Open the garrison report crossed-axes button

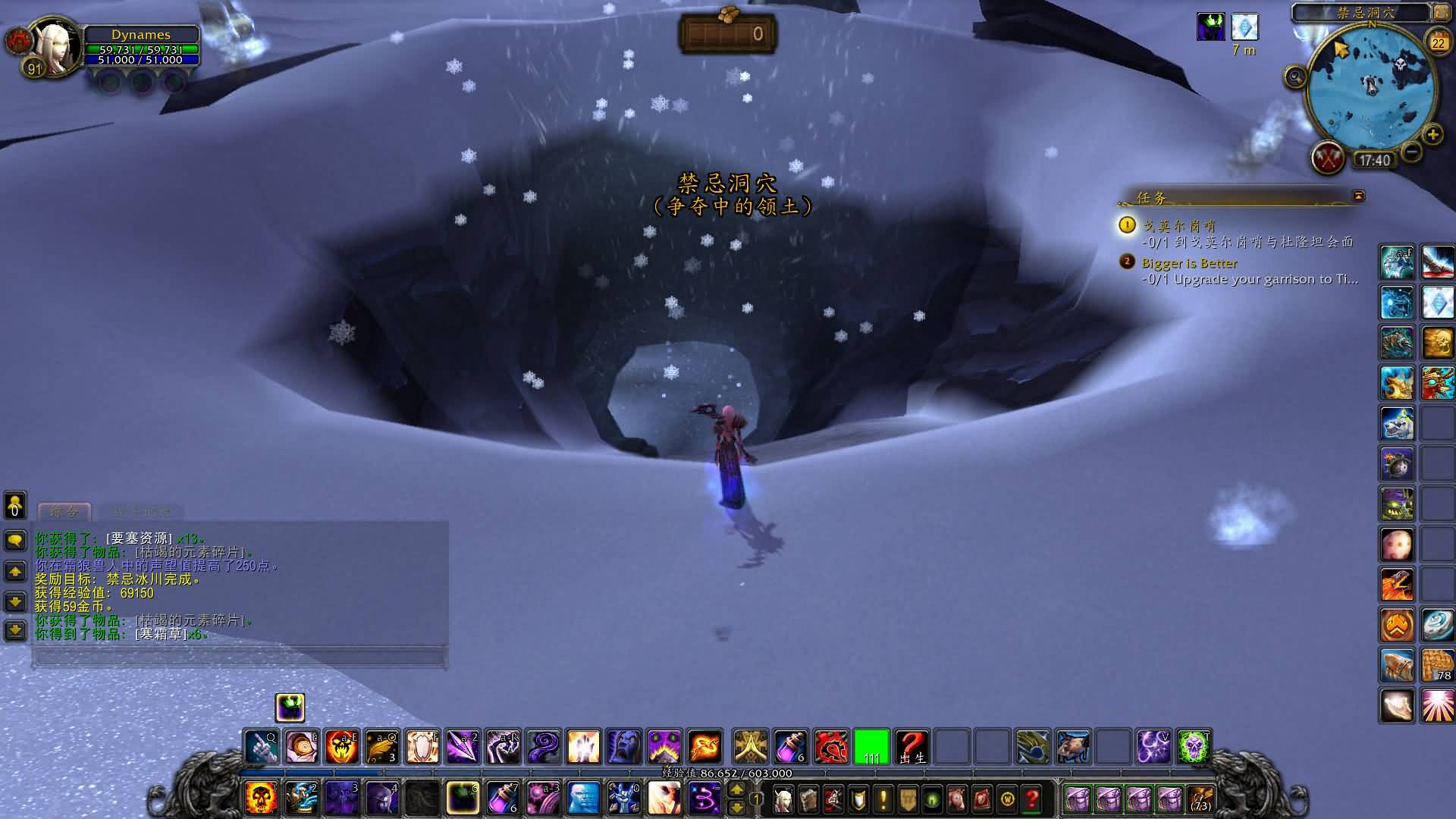(1328, 159)
